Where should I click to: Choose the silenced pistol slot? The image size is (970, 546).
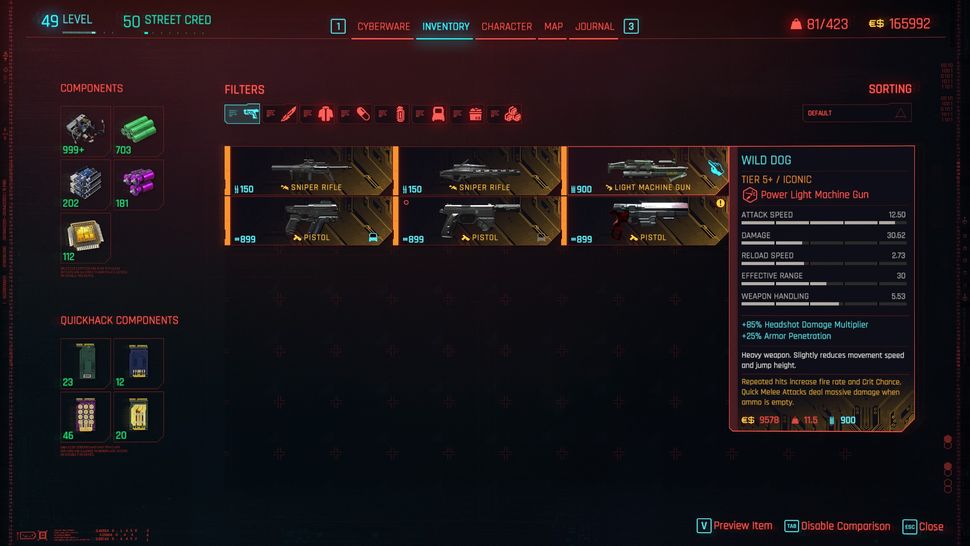480,221
